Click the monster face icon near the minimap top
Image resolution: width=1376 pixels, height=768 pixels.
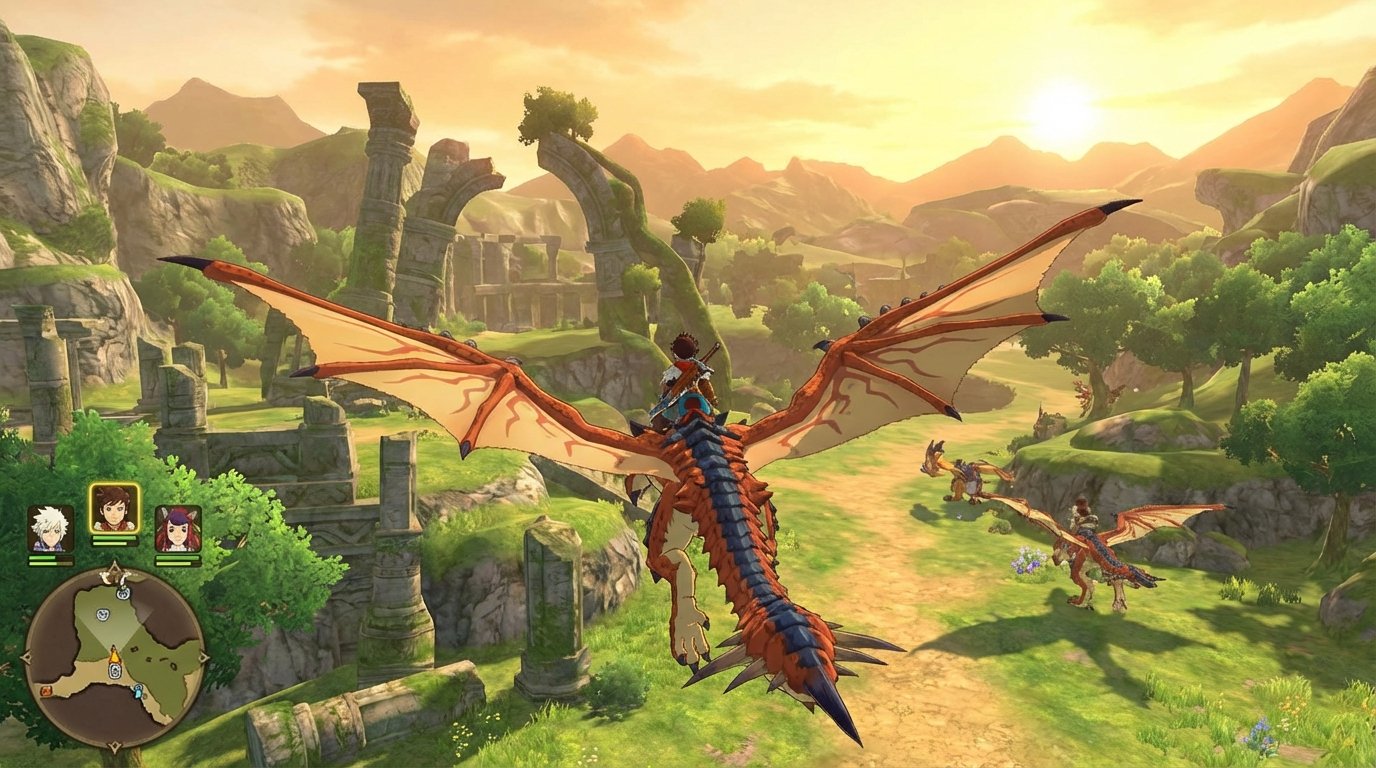pyautogui.click(x=124, y=593)
